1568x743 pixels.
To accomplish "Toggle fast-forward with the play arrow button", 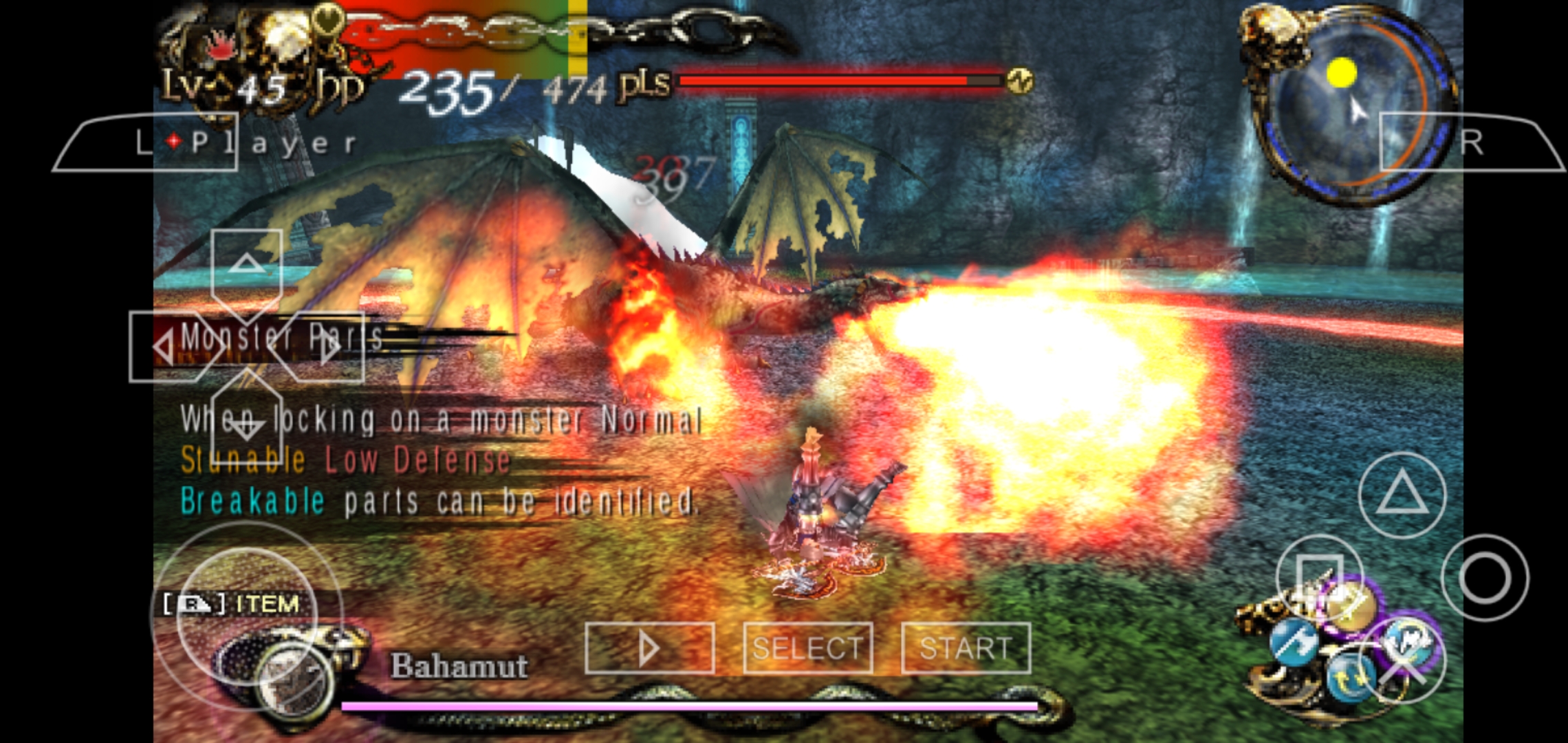I will click(650, 645).
